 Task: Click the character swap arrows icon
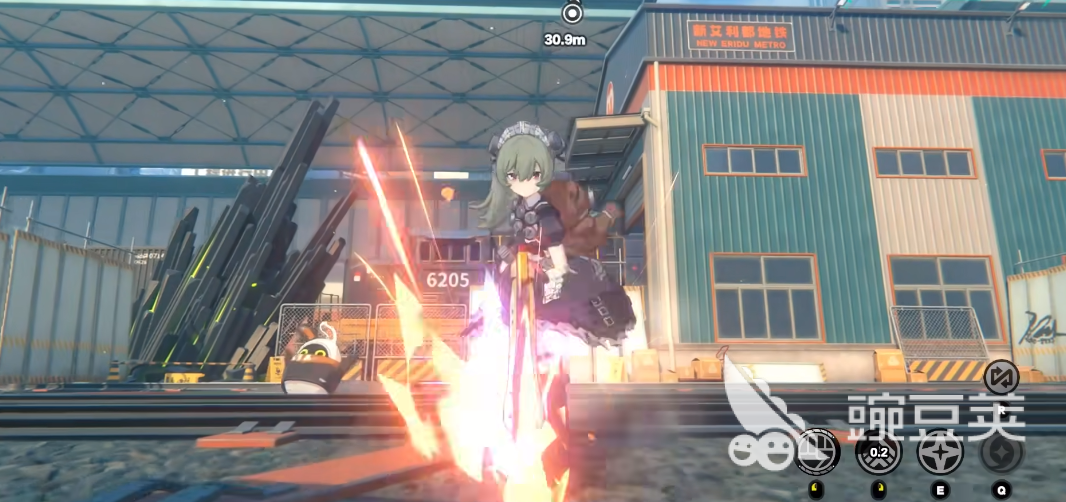pyautogui.click(x=1001, y=377)
